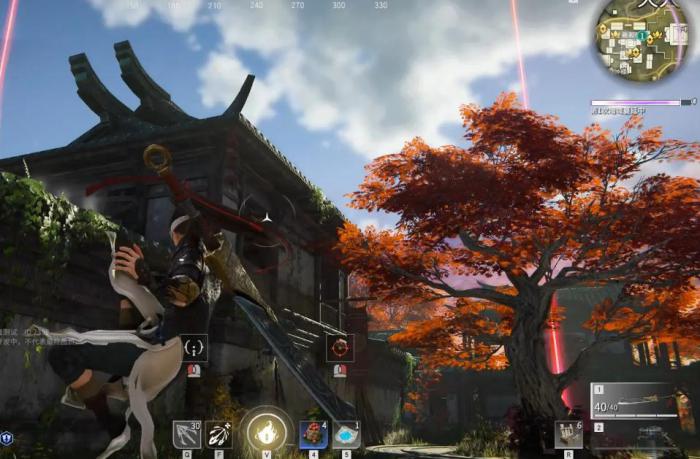Select the red consumable item in slot 4

click(x=313, y=434)
